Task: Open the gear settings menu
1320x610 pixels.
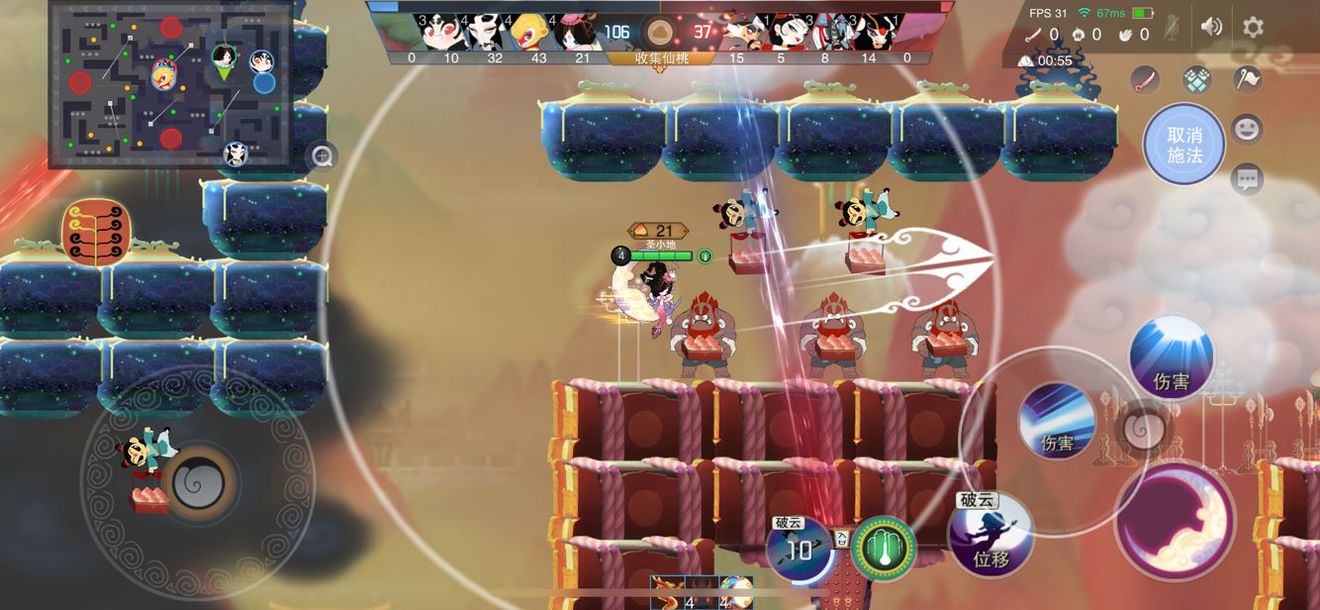Action: [x=1253, y=27]
